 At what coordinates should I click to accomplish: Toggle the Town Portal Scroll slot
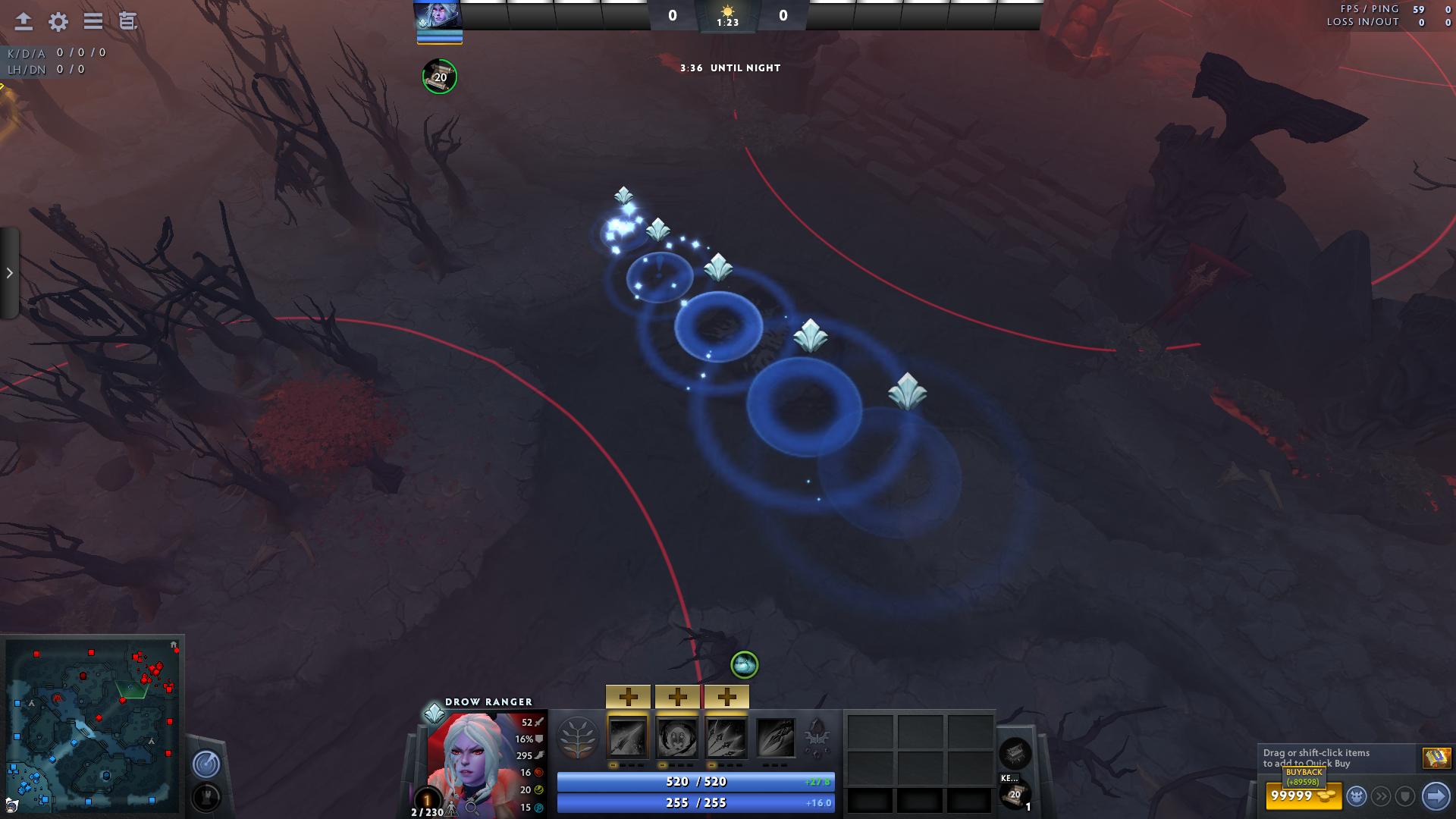point(1015,794)
